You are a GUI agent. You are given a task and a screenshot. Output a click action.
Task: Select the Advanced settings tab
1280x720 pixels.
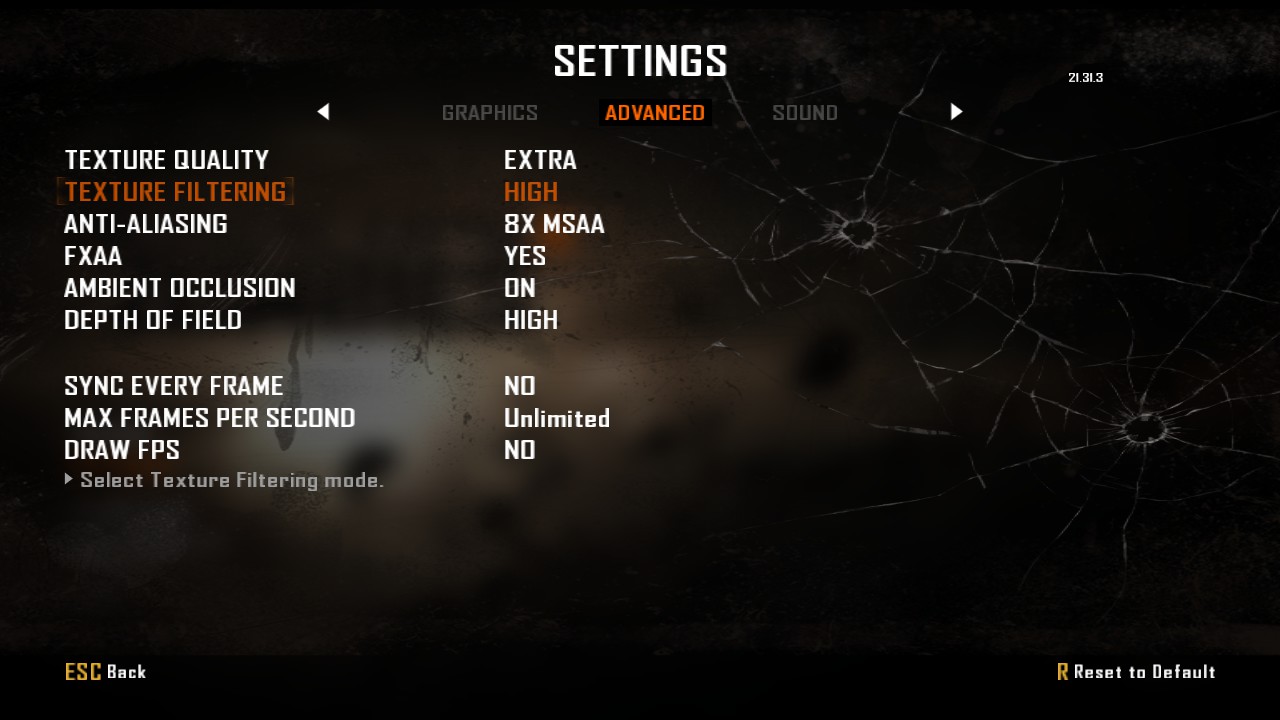tap(655, 113)
